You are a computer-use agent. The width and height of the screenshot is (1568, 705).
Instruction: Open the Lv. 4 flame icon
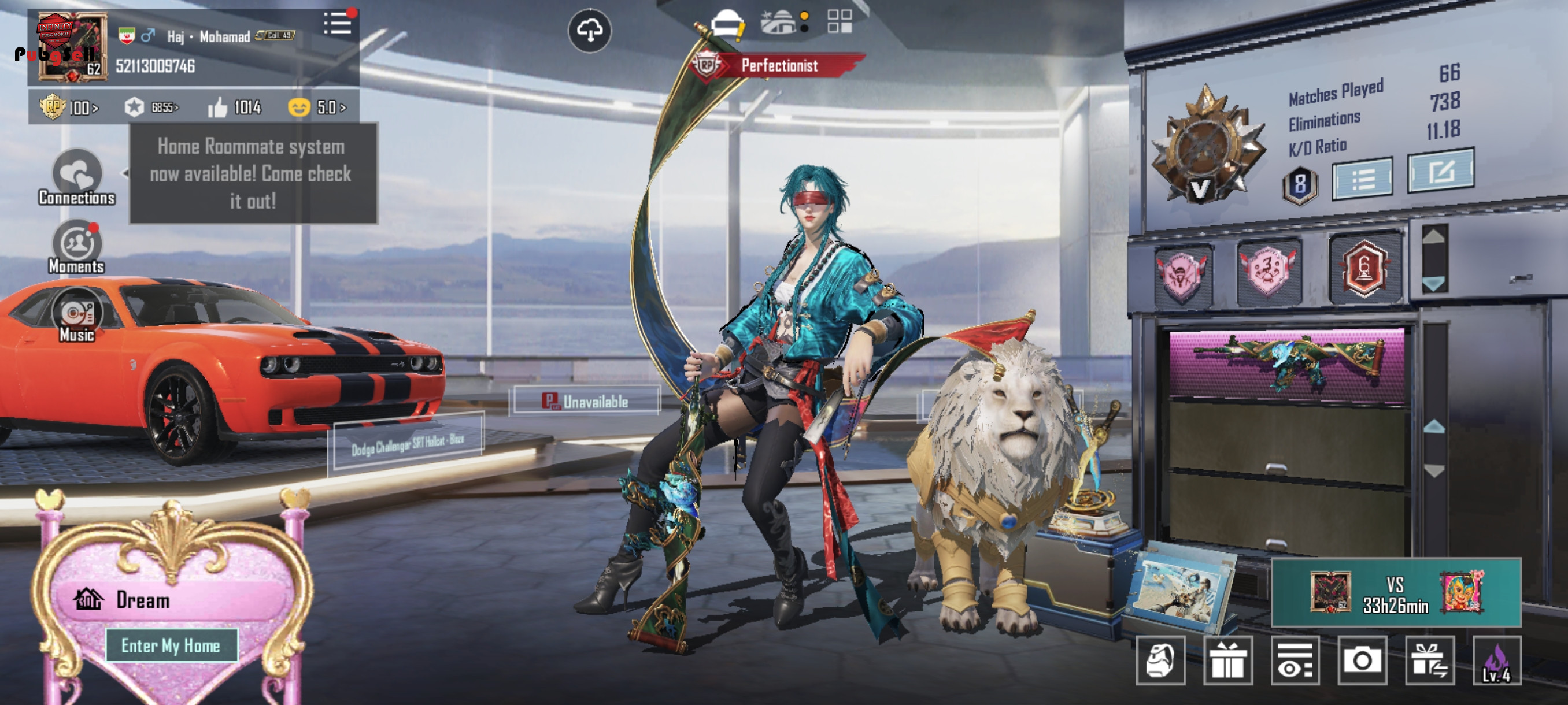click(1496, 661)
